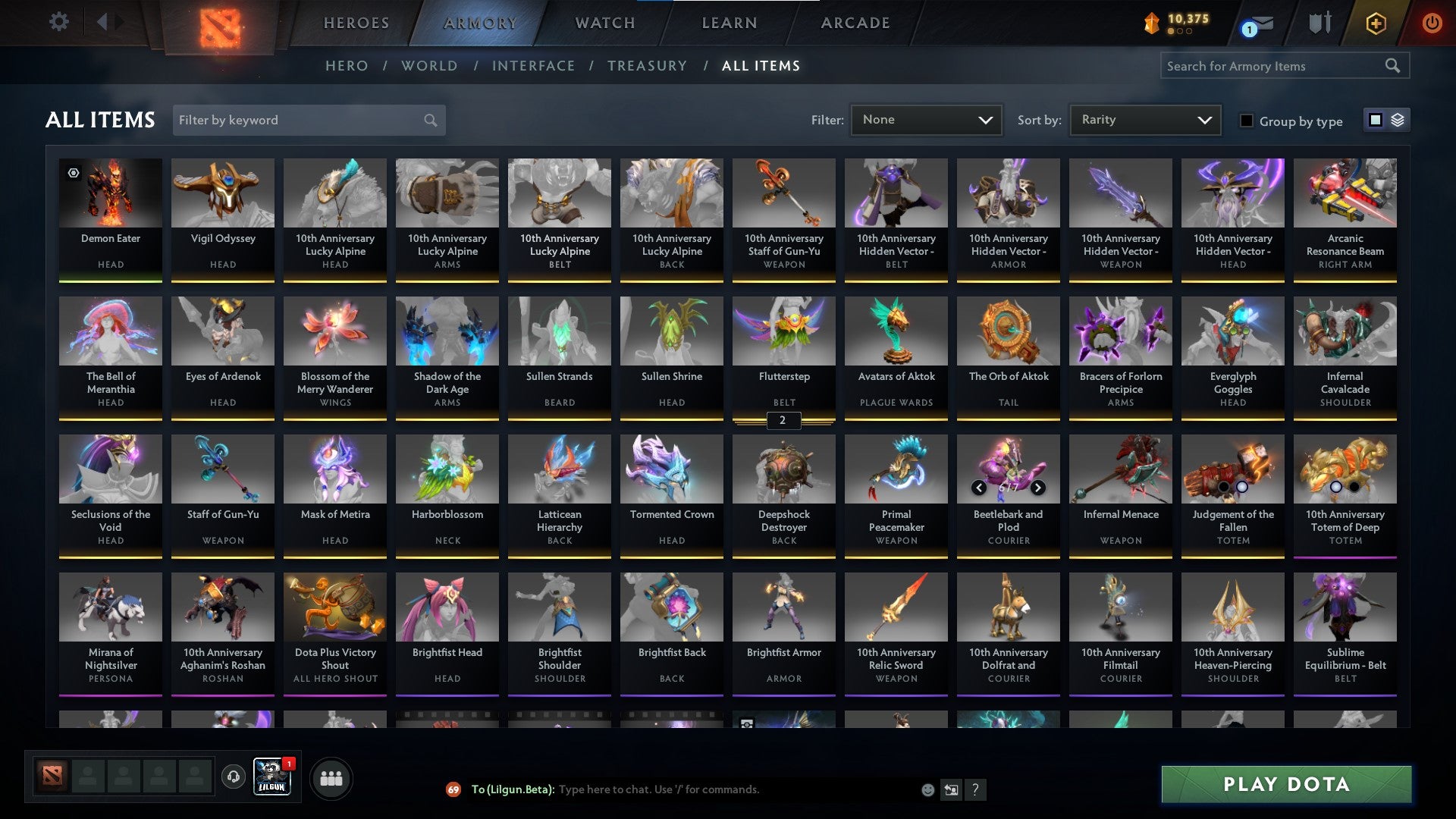1456x819 pixels.
Task: Click the chat help question mark button
Action: coord(975,789)
